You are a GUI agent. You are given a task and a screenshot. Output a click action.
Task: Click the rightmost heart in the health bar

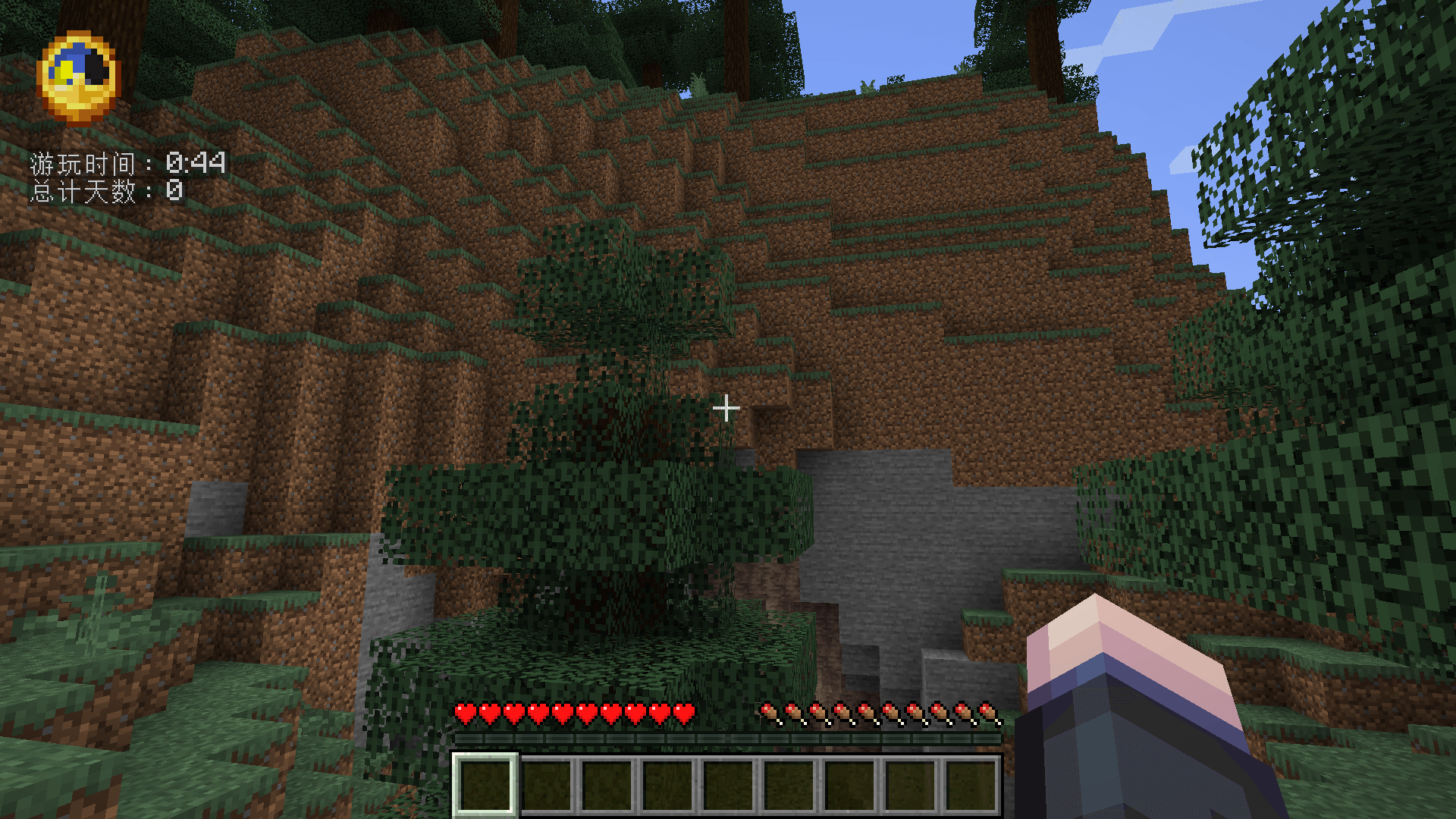[685, 713]
